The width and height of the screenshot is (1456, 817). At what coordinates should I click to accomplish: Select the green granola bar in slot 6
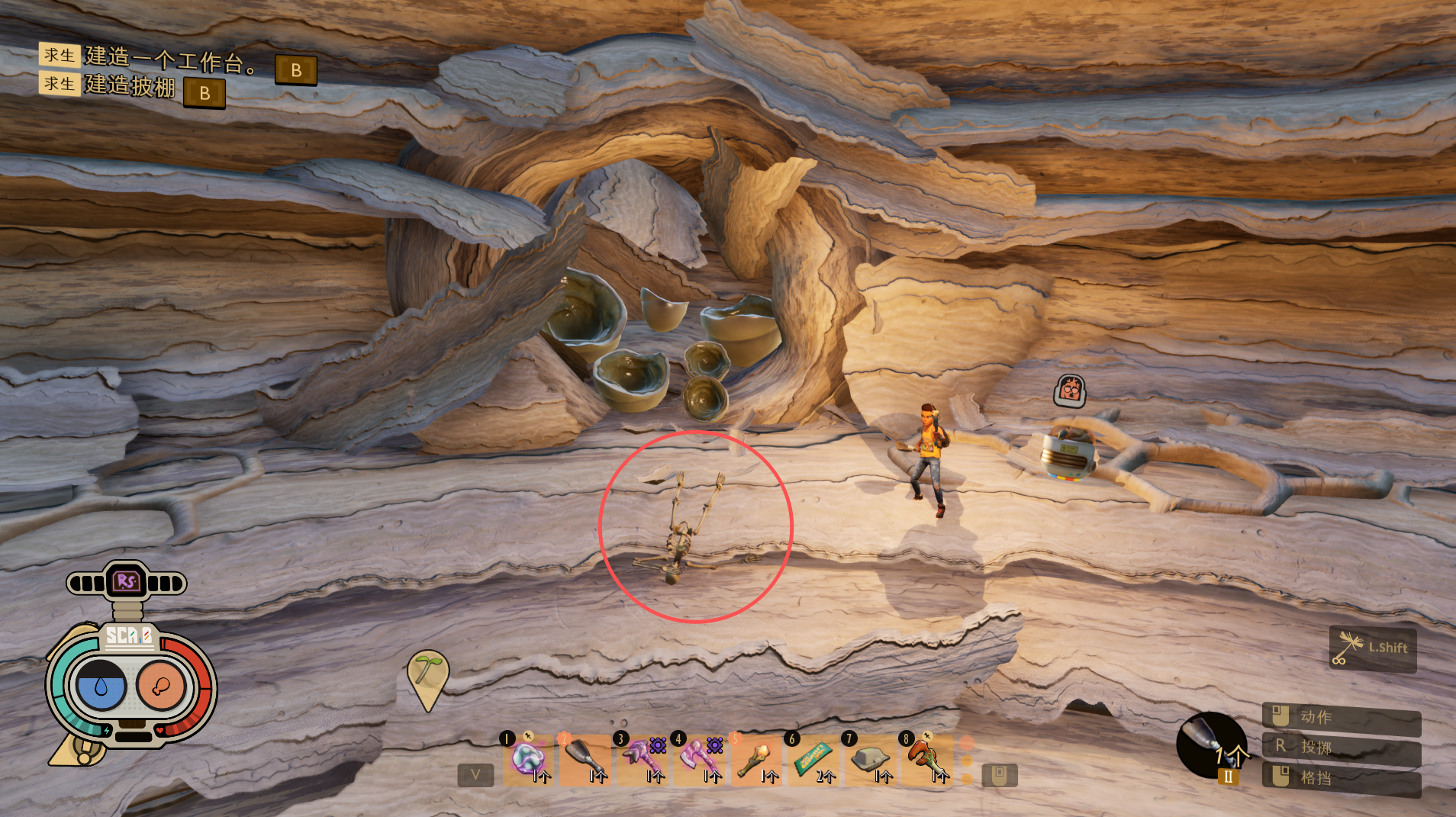[813, 760]
